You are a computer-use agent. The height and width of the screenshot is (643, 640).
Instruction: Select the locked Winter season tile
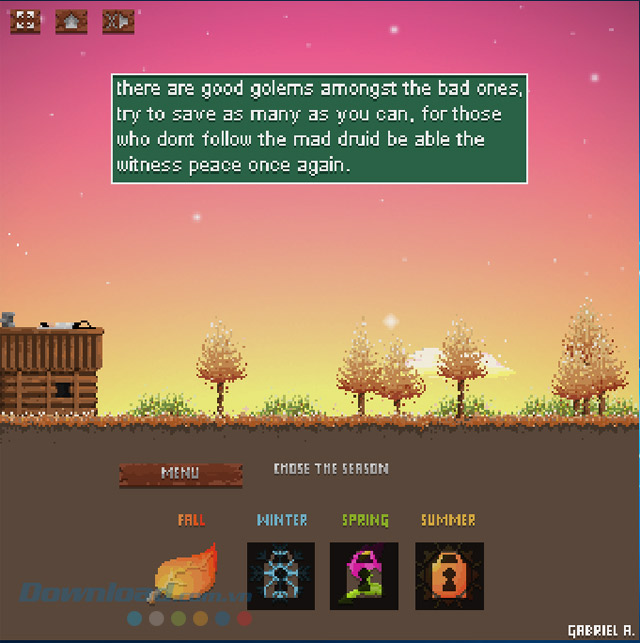[x=281, y=576]
